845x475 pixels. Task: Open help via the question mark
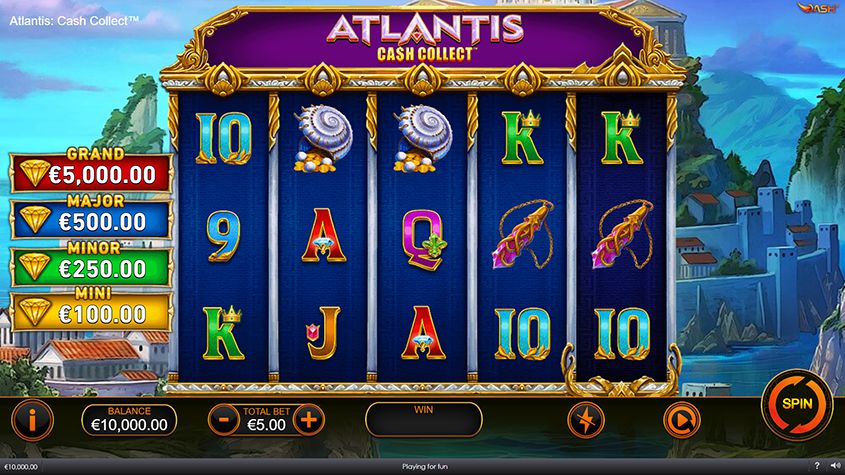coord(817,466)
